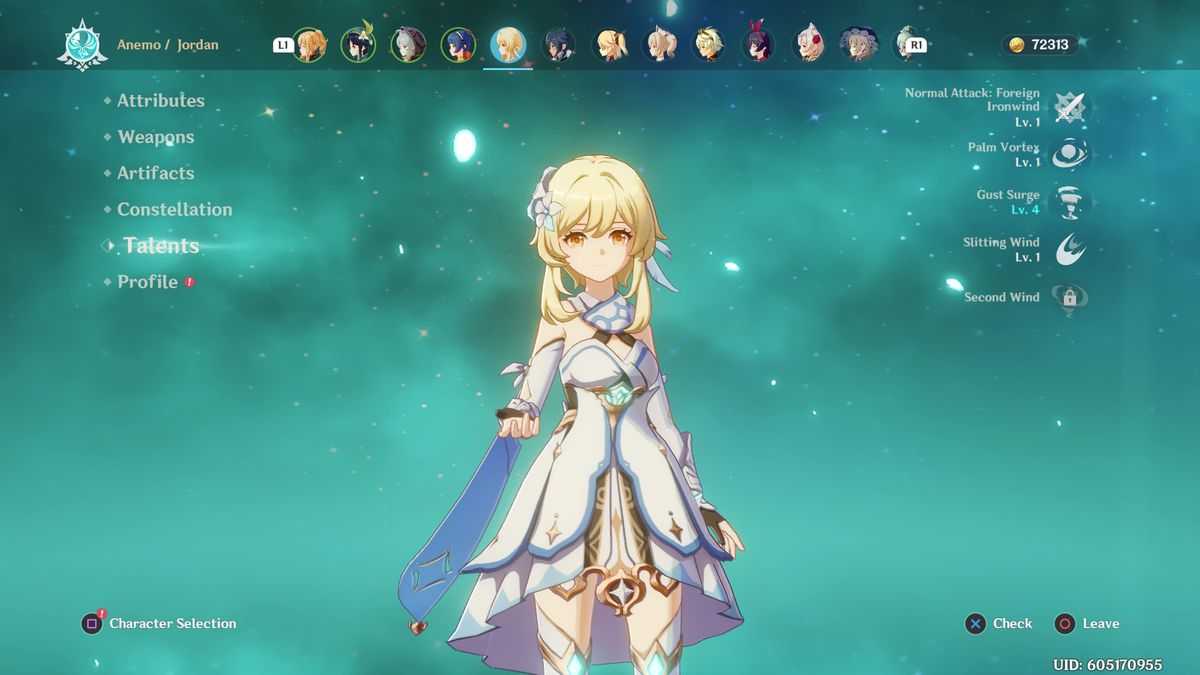1200x675 pixels.
Task: Select the locked Second Wind talent
Action: pyautogui.click(x=1070, y=297)
